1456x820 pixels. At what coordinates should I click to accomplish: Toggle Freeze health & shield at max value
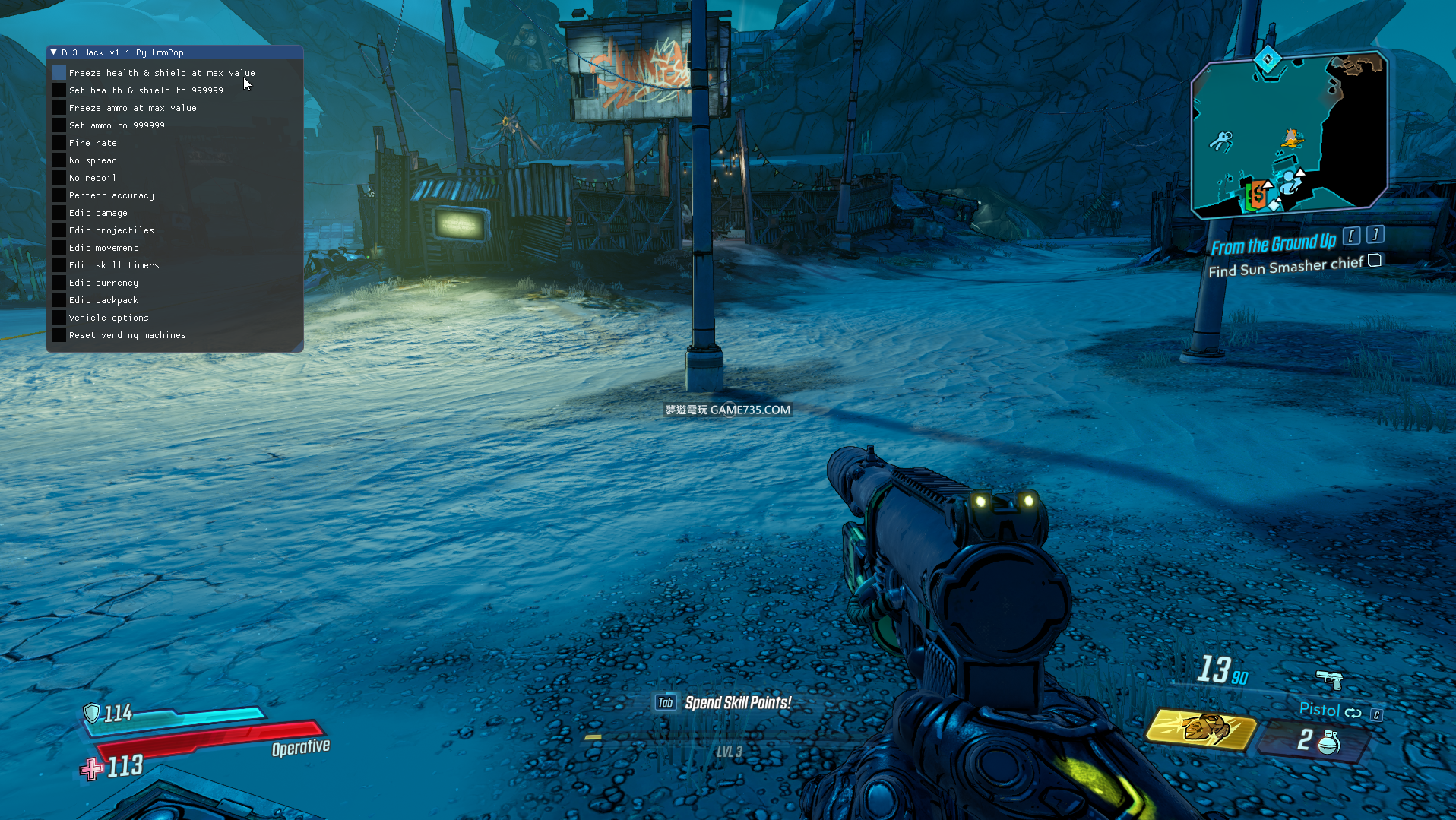click(59, 73)
